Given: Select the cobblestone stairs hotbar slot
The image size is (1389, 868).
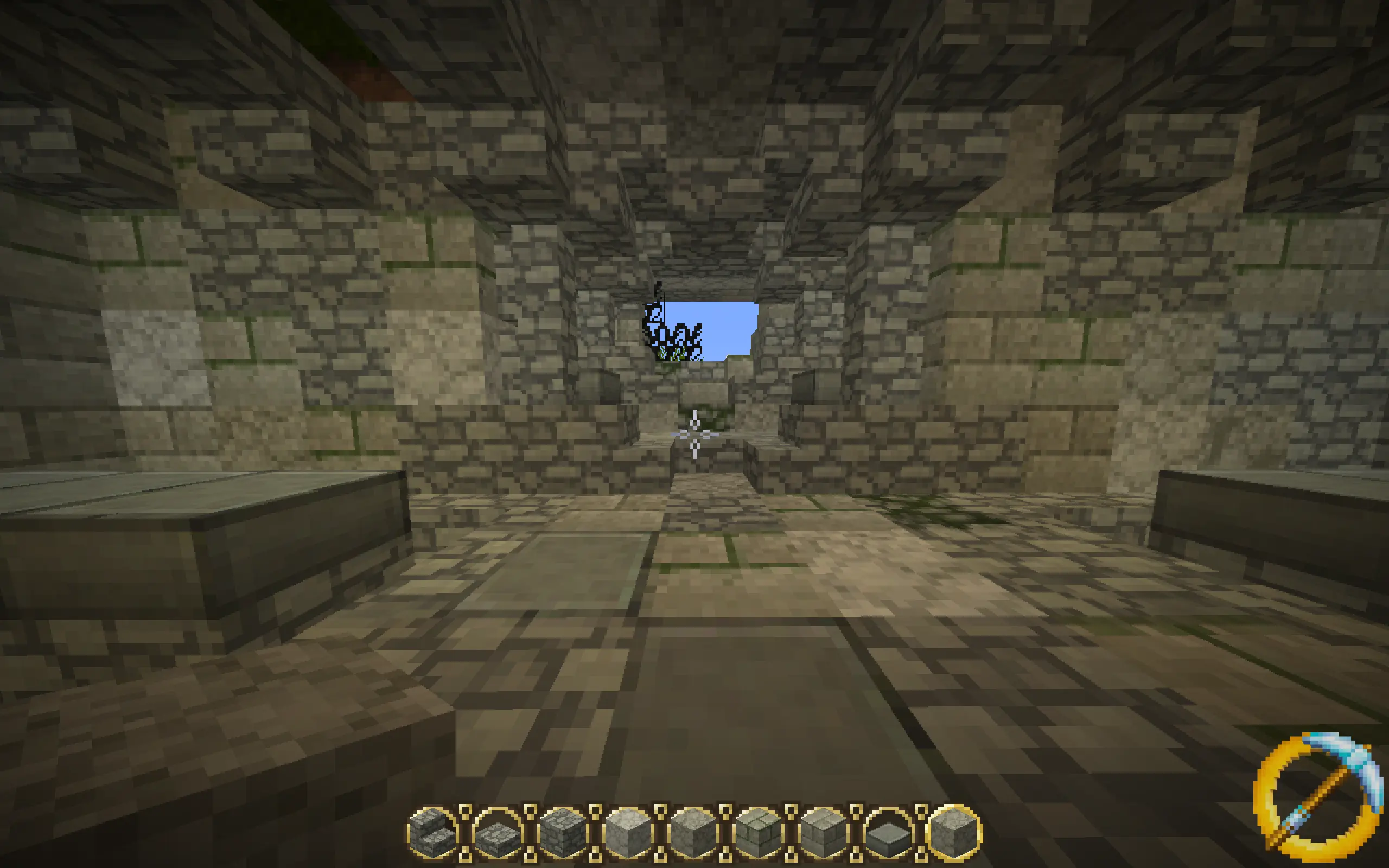Looking at the screenshot, I should coord(432,830).
